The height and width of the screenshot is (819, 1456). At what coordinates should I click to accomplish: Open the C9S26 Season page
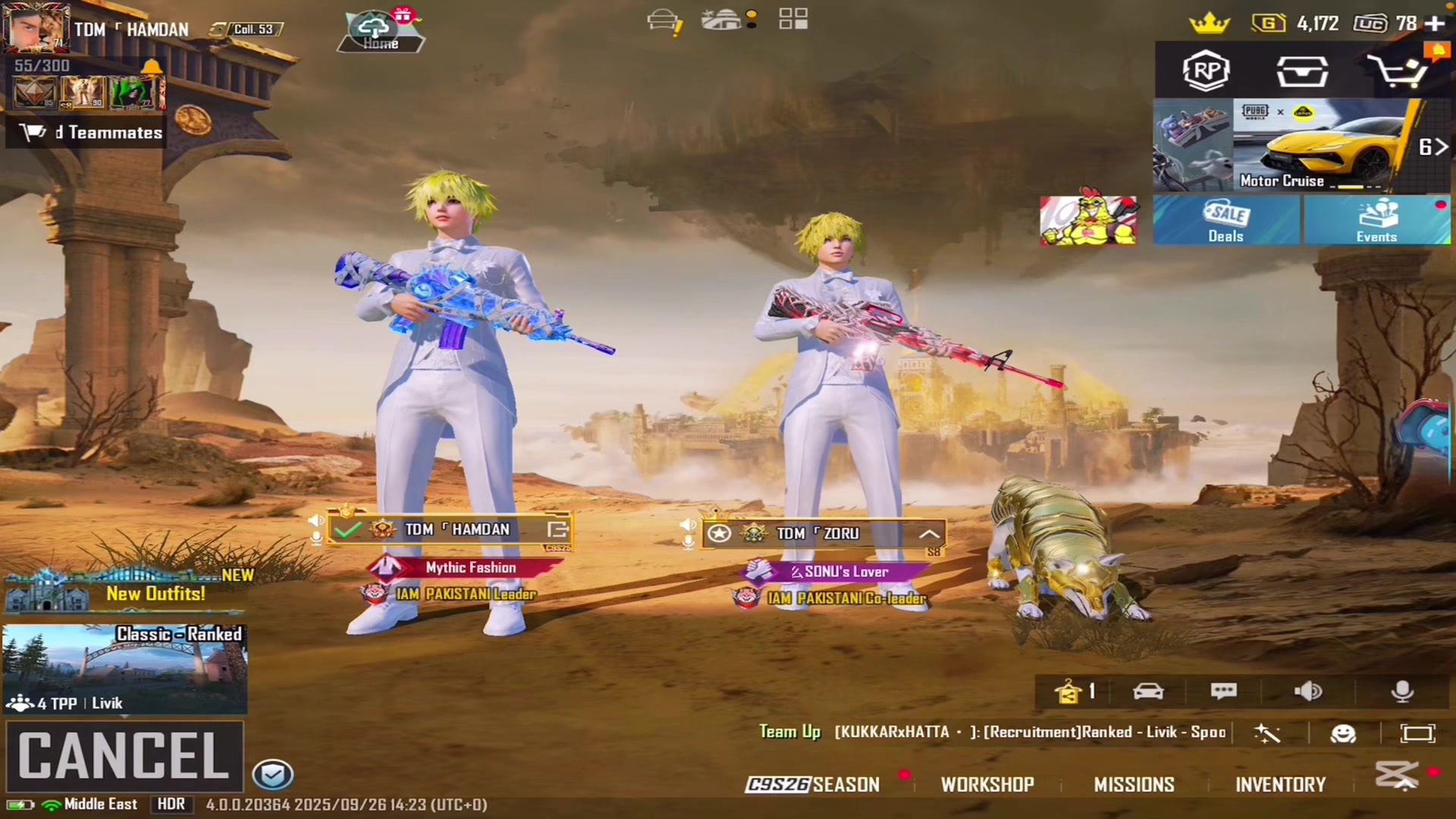(812, 784)
